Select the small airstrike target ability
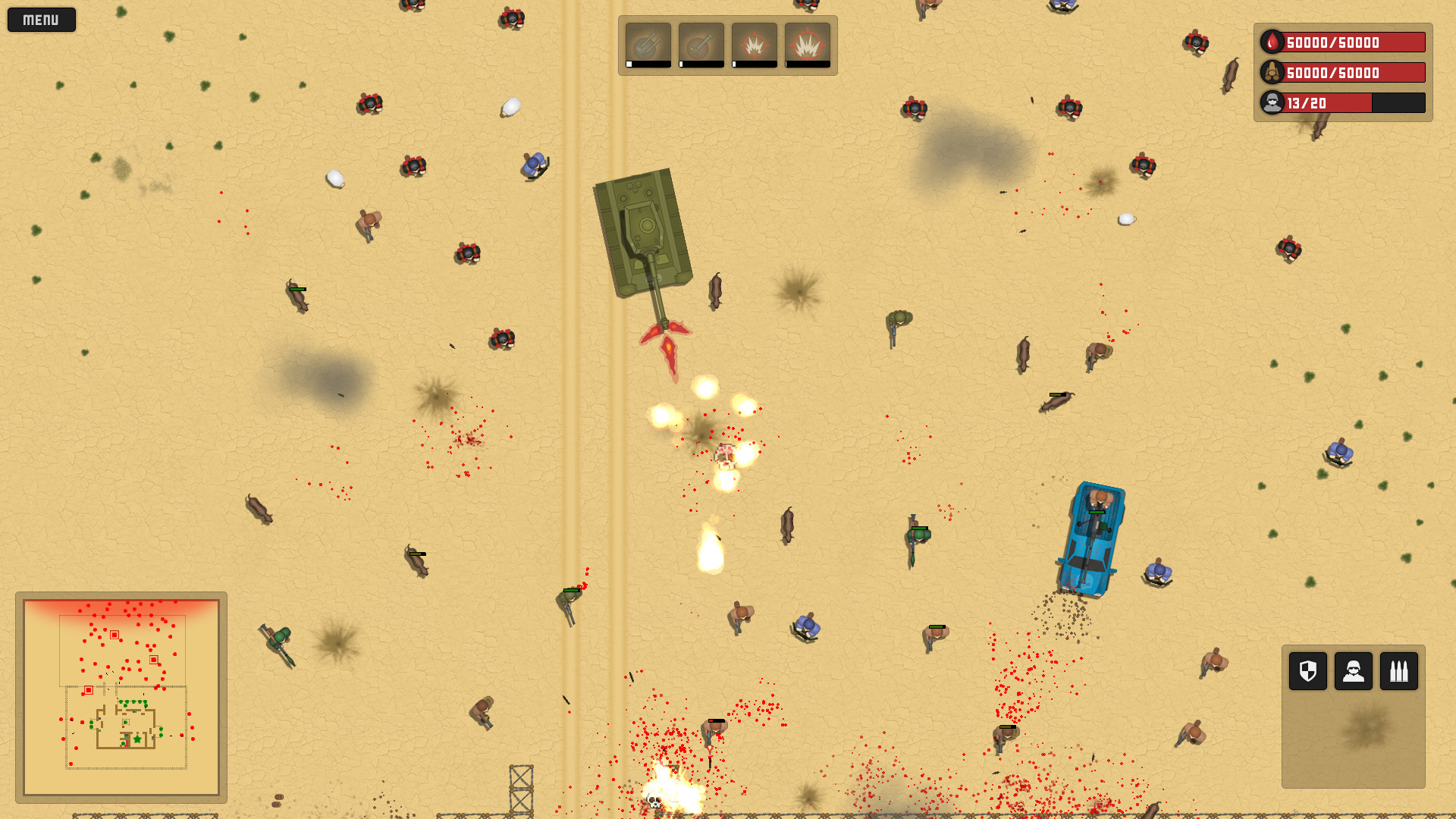This screenshot has width=1456, height=819. [755, 43]
